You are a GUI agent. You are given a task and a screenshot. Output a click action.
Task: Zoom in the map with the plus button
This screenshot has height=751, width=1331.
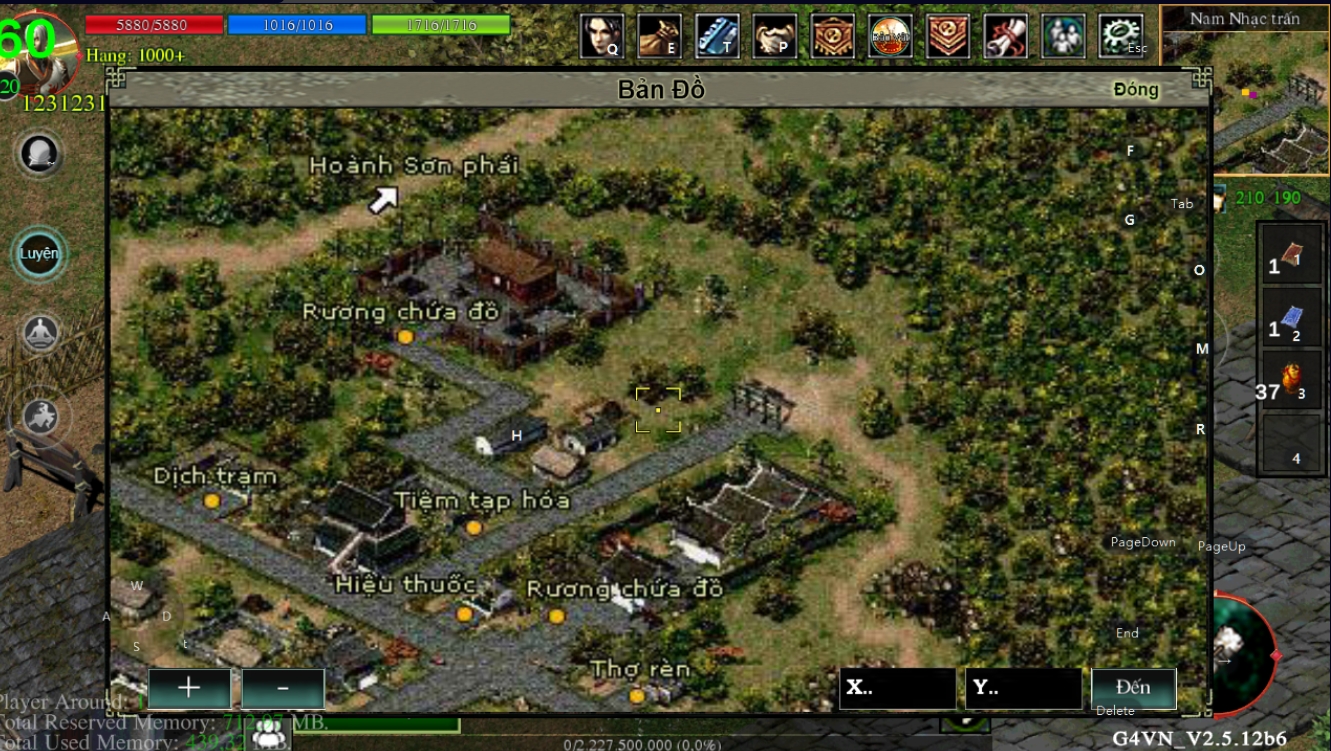[189, 688]
